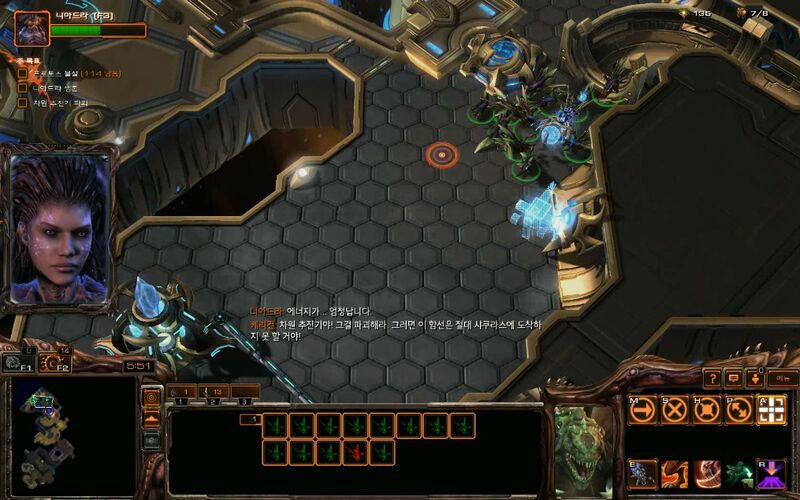
Task: Select all army units F2 button
Action: pyautogui.click(x=58, y=364)
